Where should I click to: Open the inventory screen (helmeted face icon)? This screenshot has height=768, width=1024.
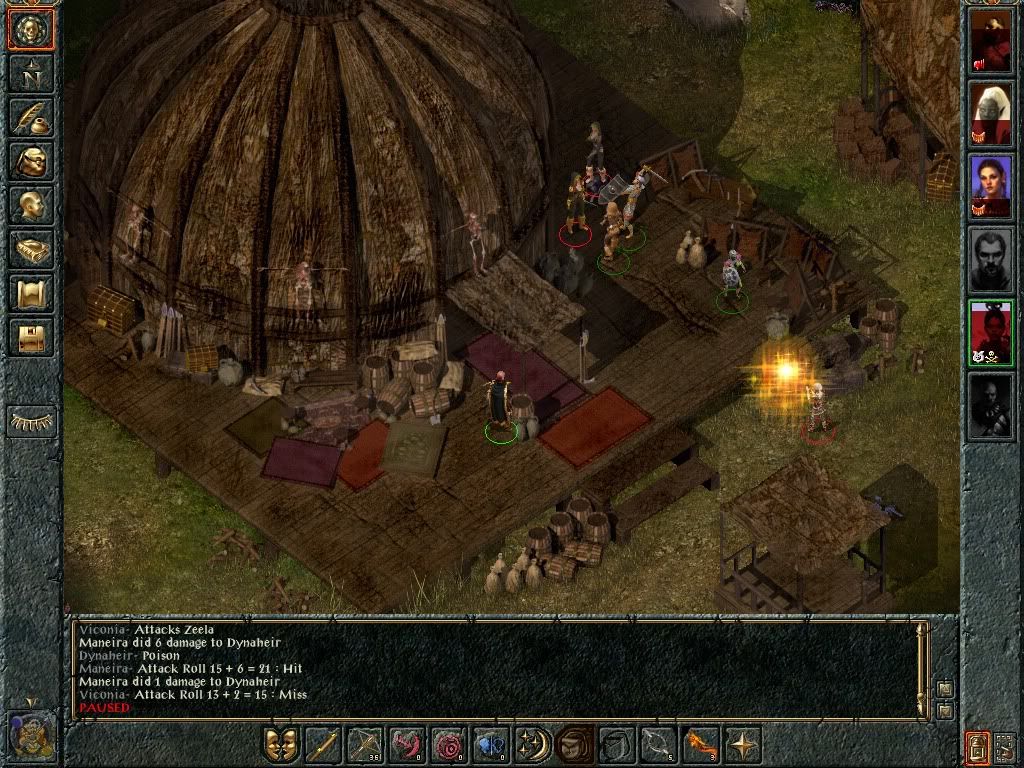pyautogui.click(x=31, y=162)
